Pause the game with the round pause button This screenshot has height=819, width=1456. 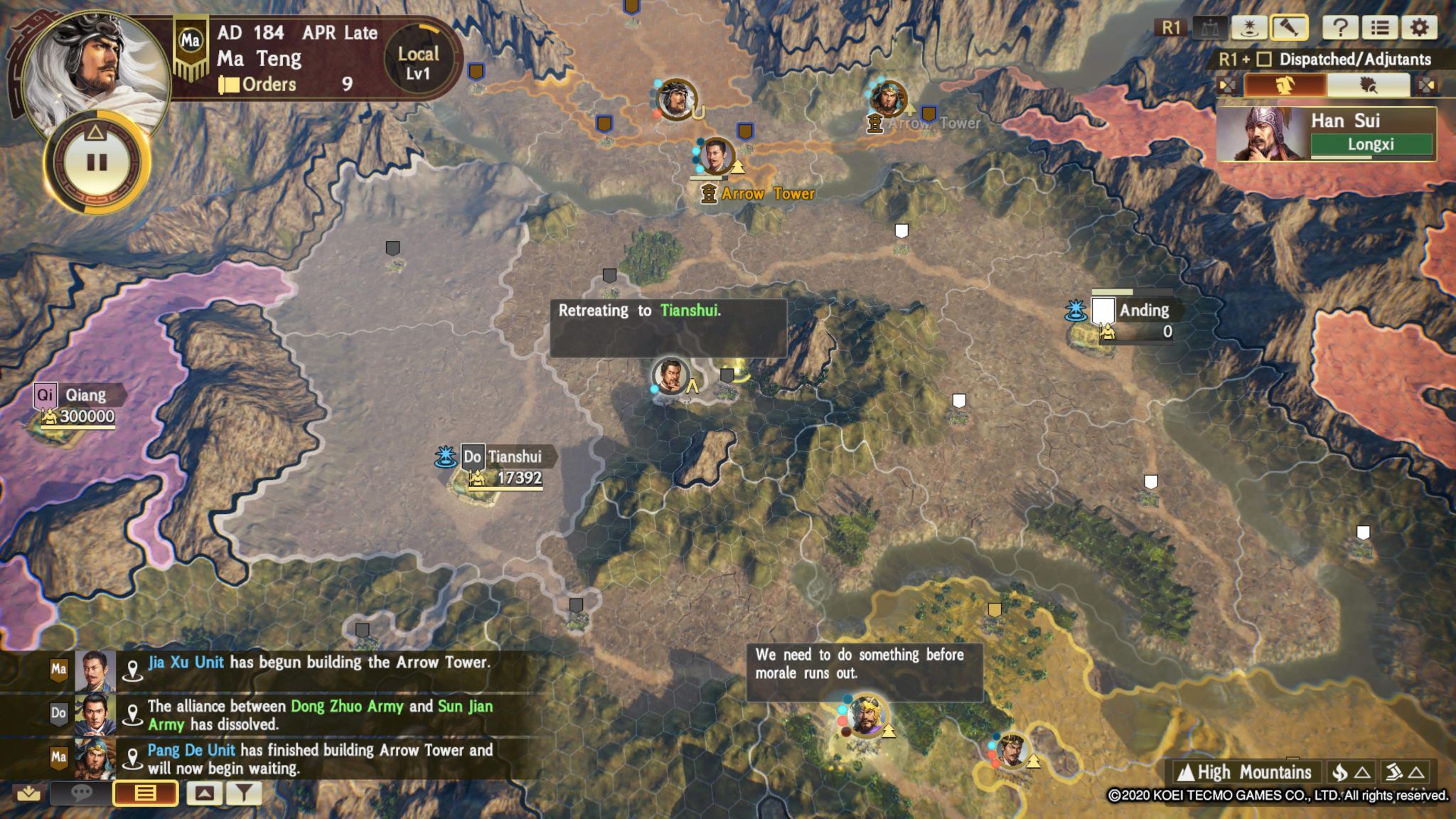(97, 163)
